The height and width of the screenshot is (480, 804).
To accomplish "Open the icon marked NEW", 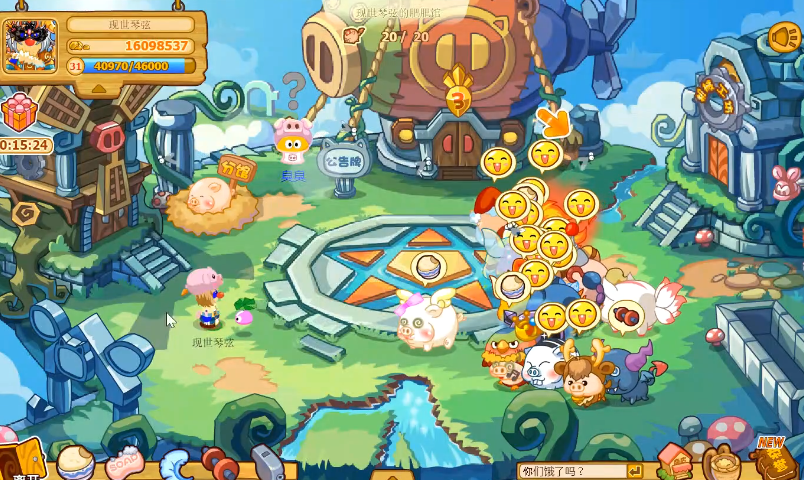I will pos(770,458).
